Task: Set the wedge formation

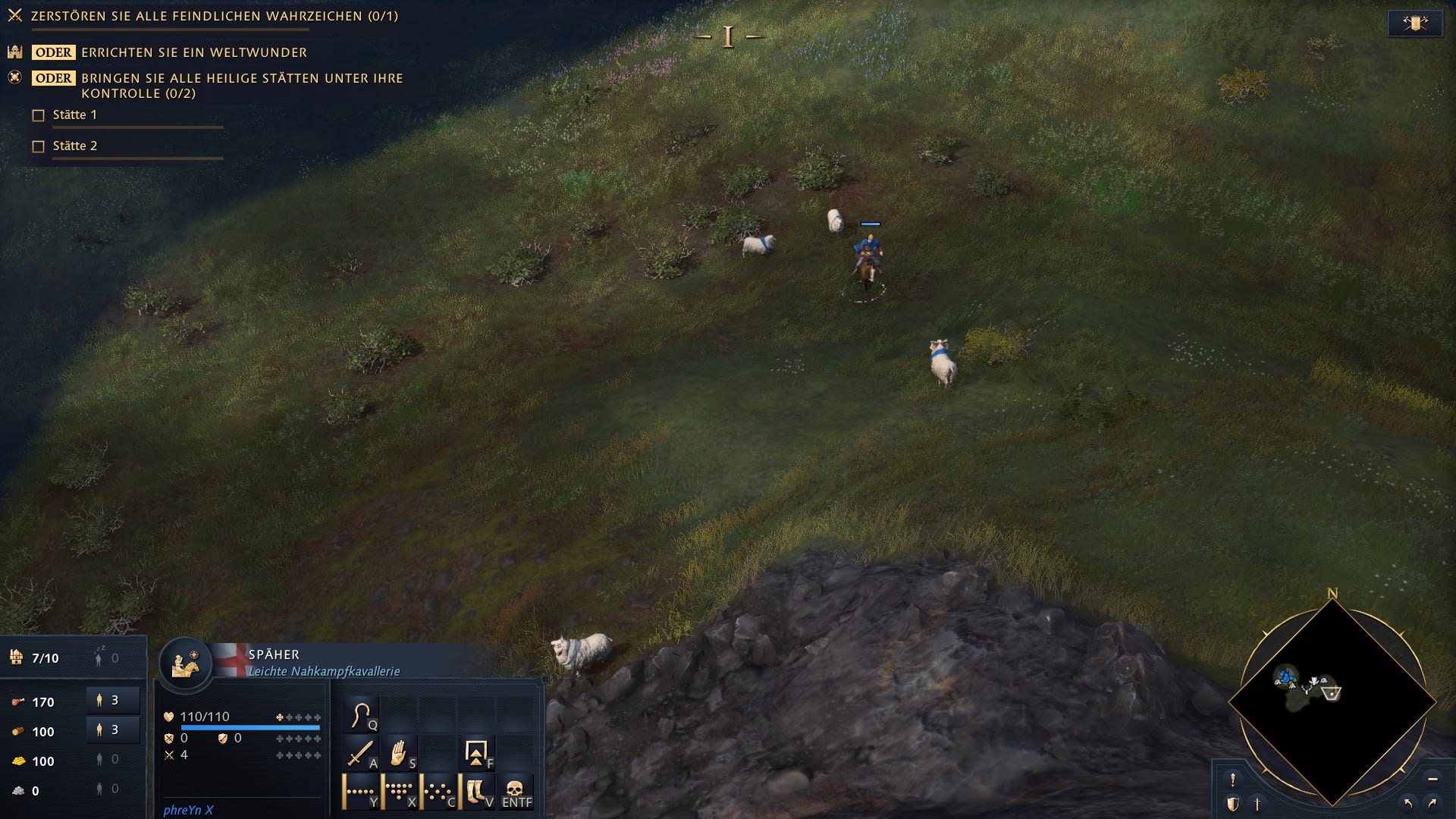Action: (400, 792)
